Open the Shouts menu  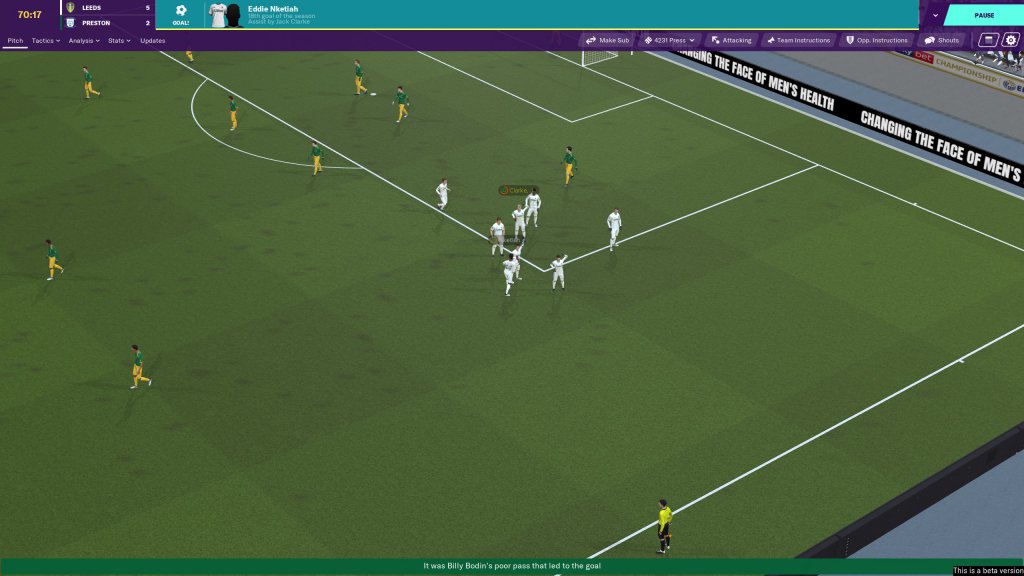coord(942,40)
